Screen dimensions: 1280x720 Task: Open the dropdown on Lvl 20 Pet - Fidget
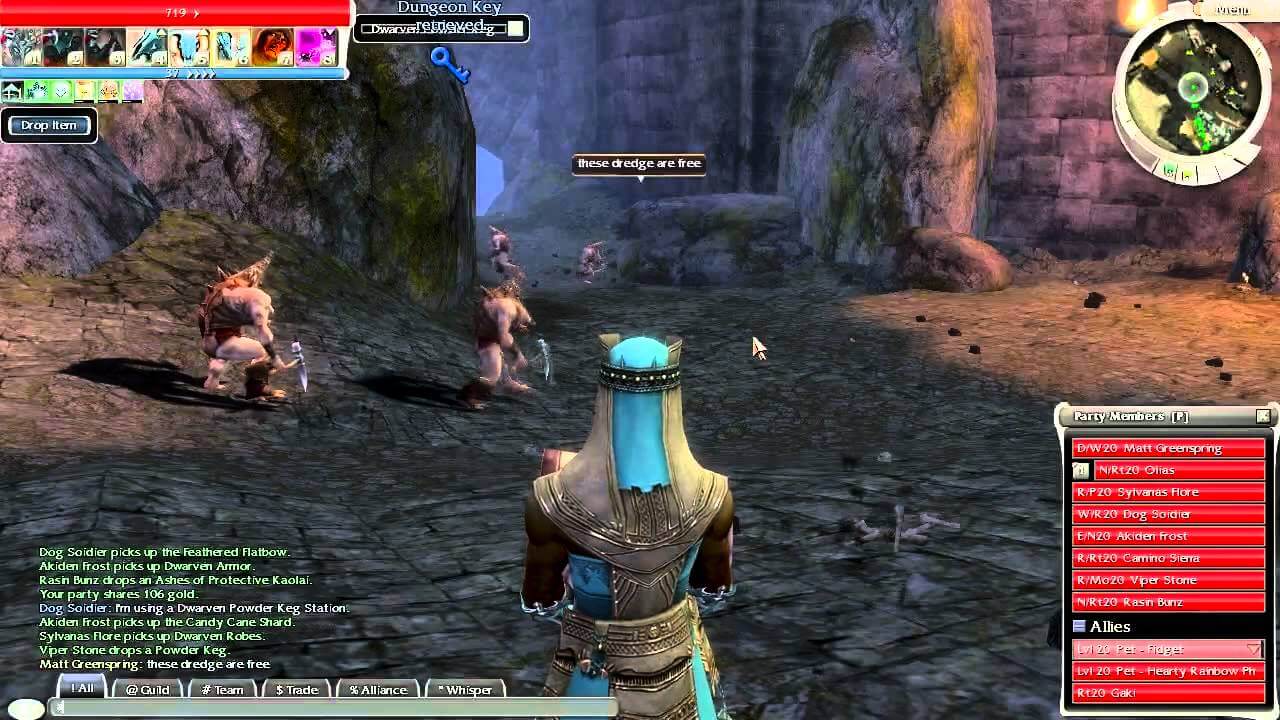coord(1253,649)
